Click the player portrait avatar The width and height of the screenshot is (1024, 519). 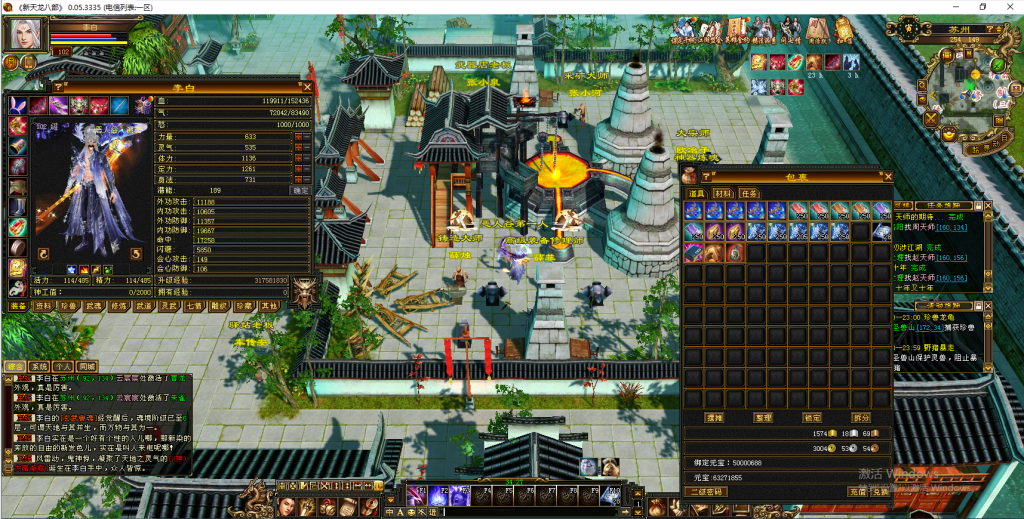click(27, 33)
